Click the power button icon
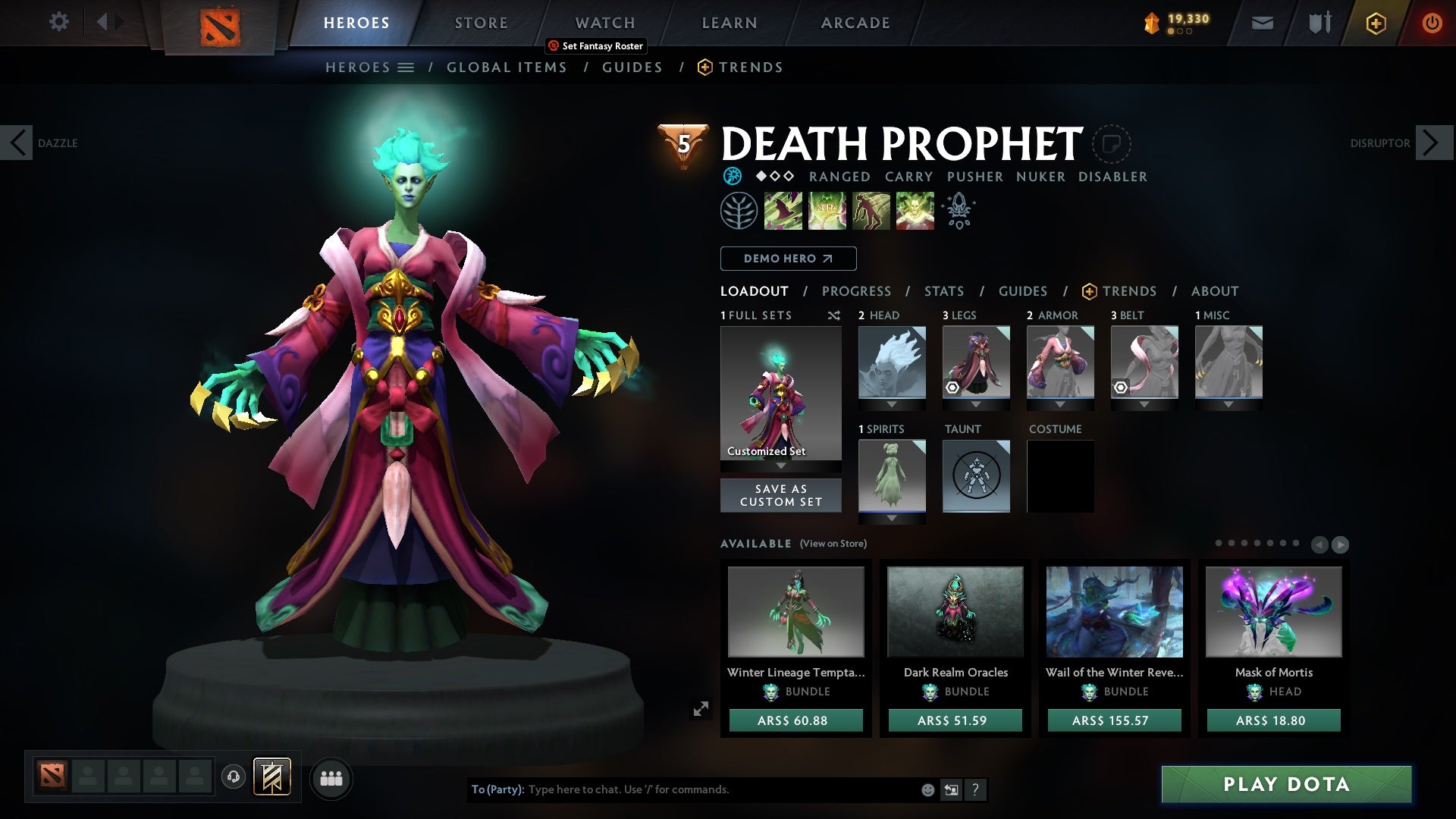Viewport: 1456px width, 819px height. pyautogui.click(x=1433, y=23)
